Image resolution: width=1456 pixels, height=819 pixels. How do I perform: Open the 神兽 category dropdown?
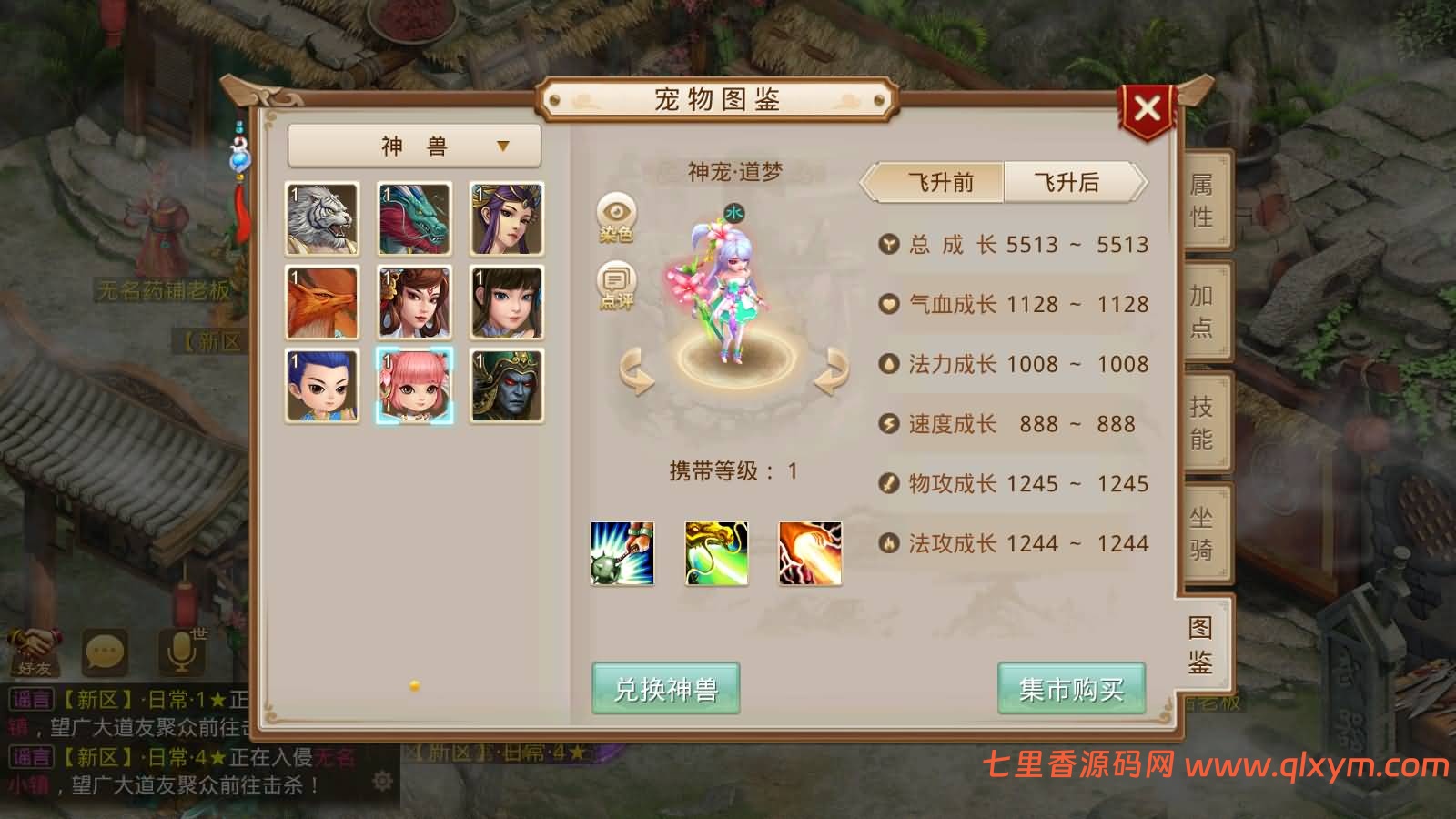pos(412,145)
